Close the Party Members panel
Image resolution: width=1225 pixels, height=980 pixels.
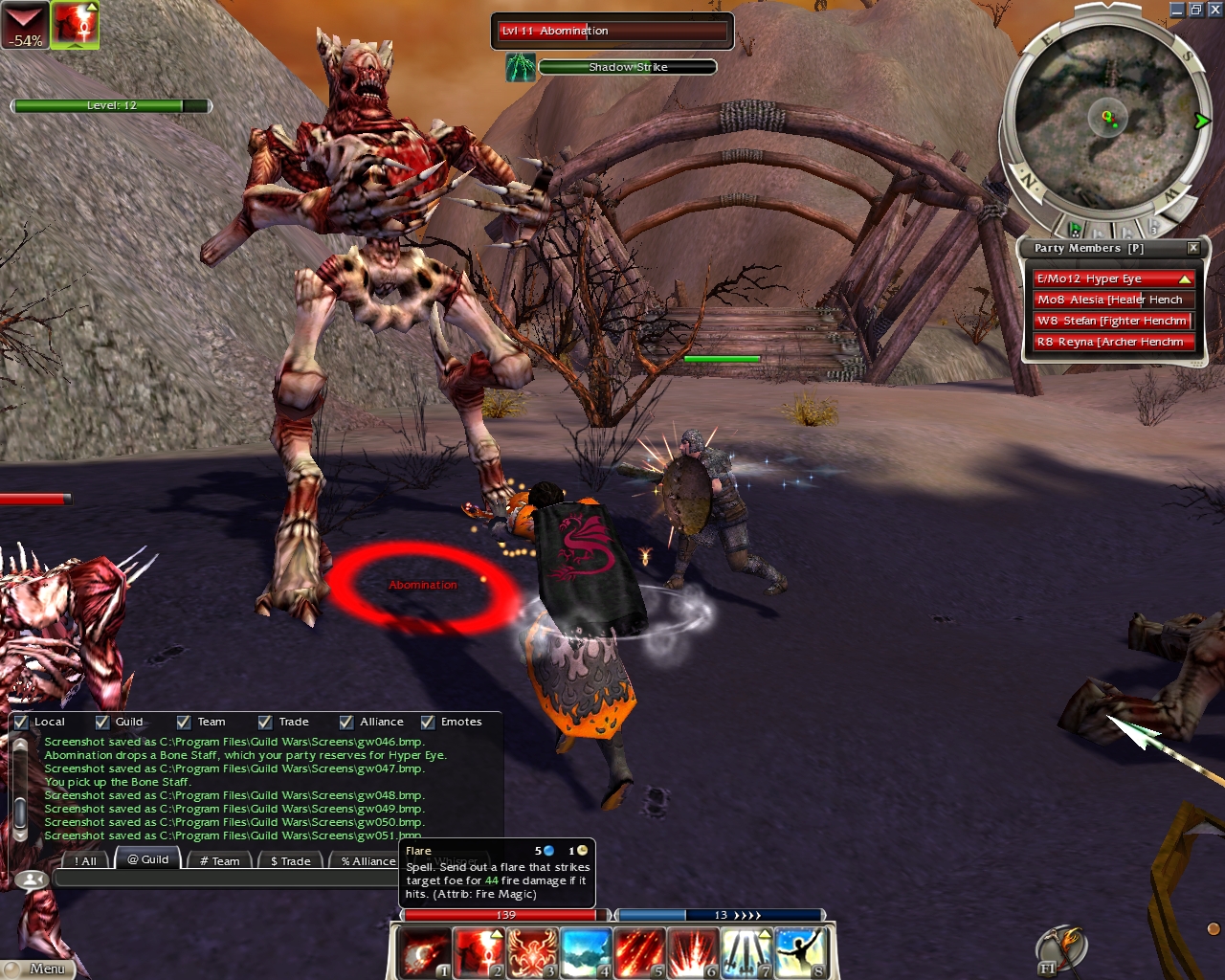point(1193,248)
